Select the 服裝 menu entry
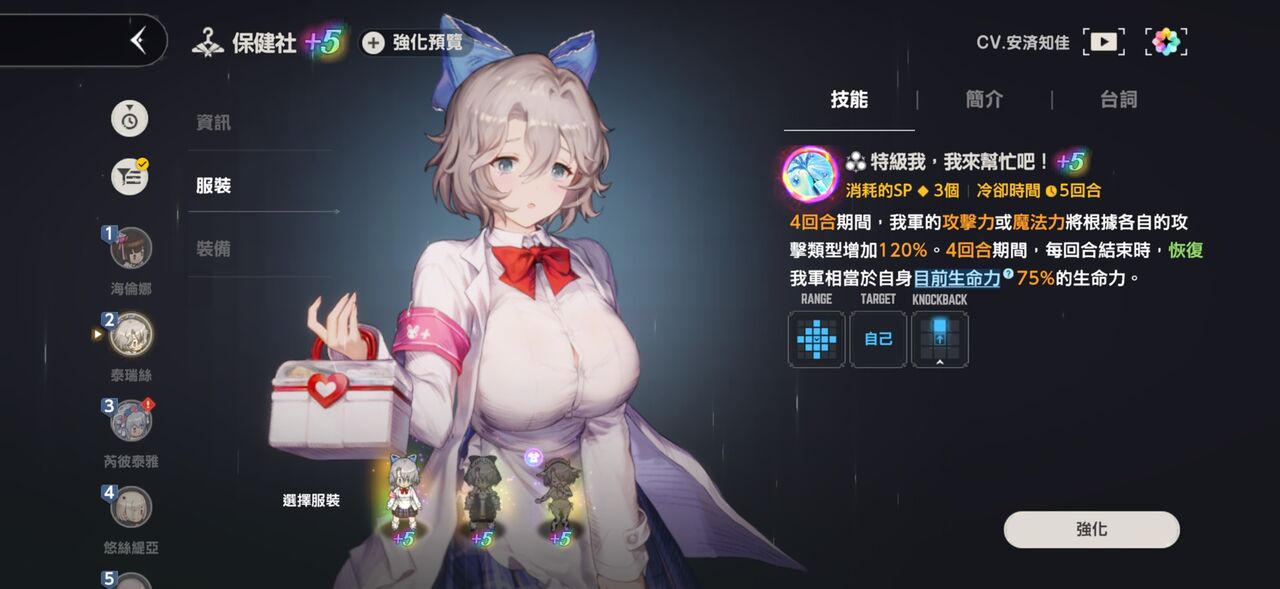 tap(214, 186)
